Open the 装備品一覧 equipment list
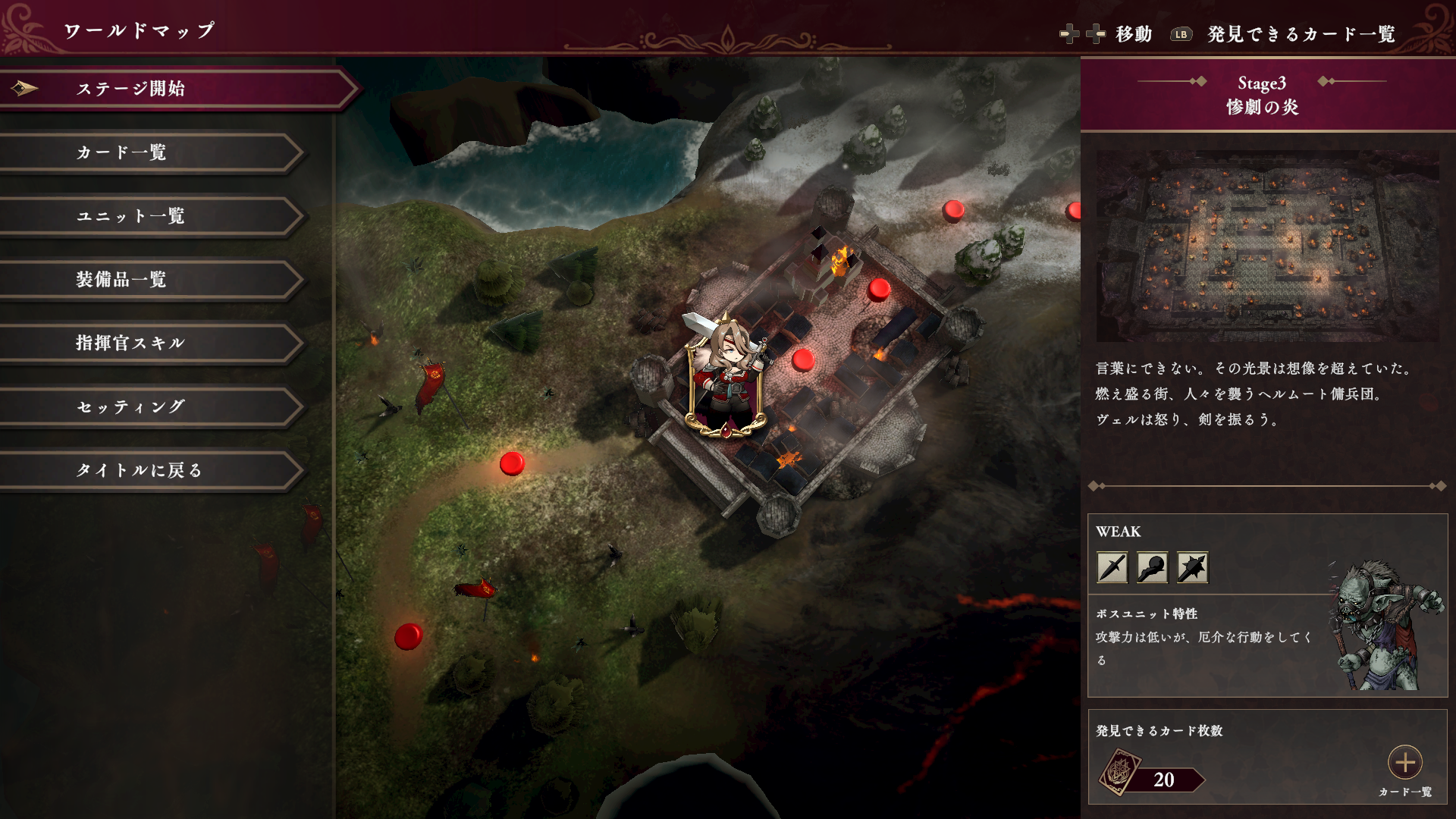Screen dimensions: 1456x819 (x=152, y=280)
